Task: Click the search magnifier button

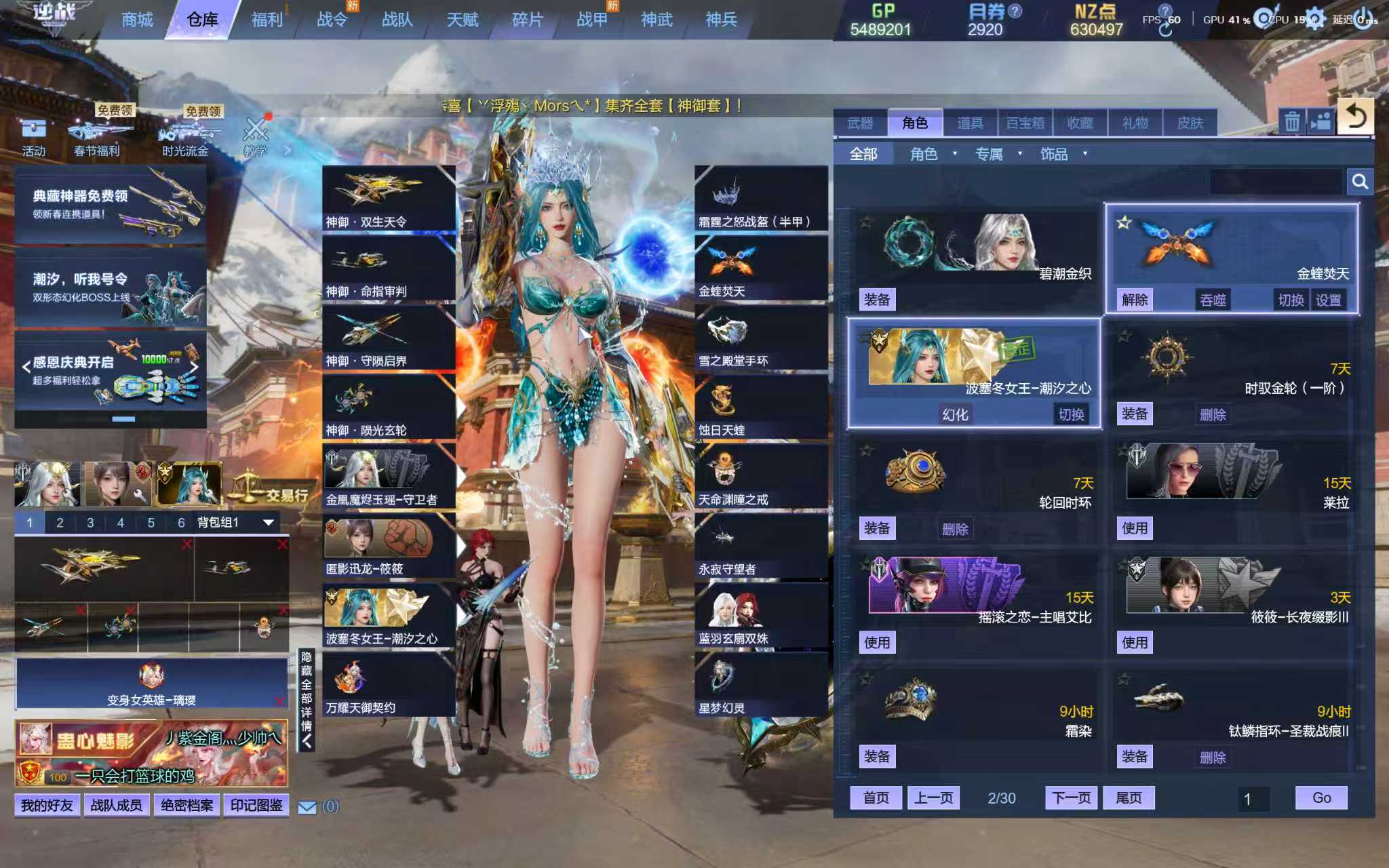Action: (x=1359, y=182)
